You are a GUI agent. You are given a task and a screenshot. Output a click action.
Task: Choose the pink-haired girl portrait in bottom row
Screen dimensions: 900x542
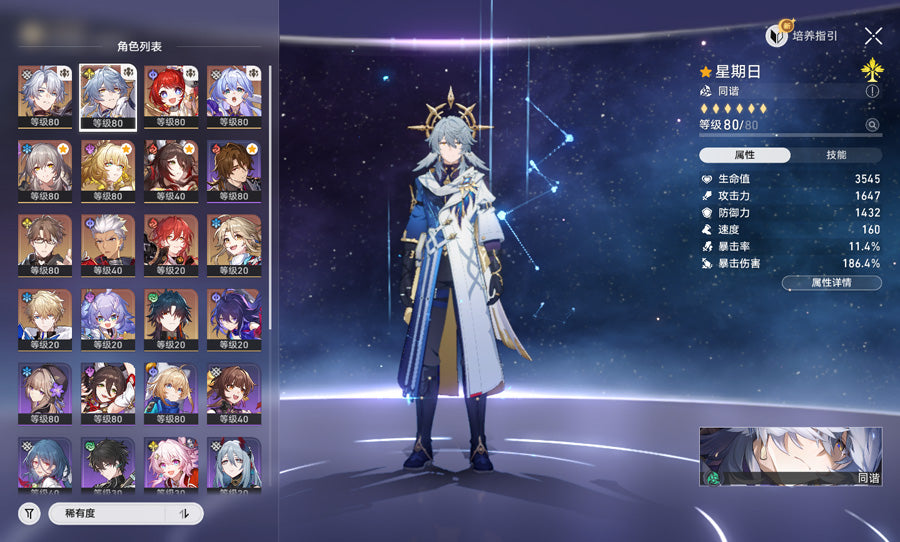(170, 466)
